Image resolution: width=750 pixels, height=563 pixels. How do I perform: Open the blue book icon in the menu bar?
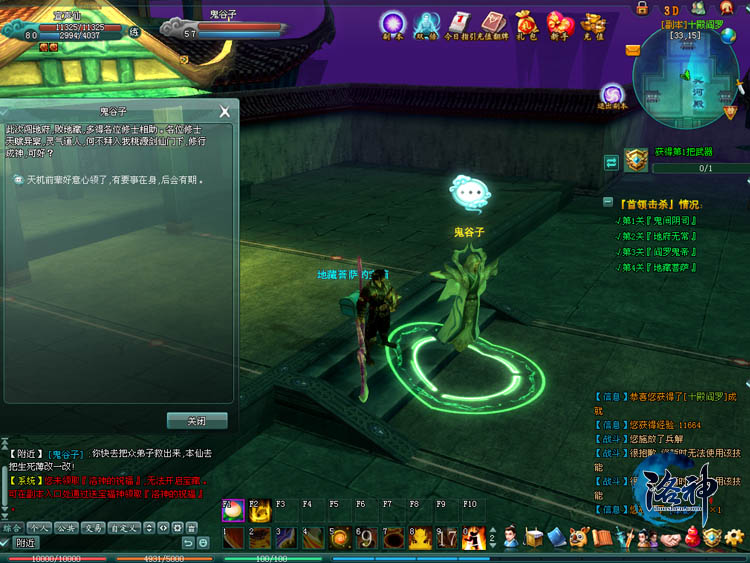tap(557, 538)
